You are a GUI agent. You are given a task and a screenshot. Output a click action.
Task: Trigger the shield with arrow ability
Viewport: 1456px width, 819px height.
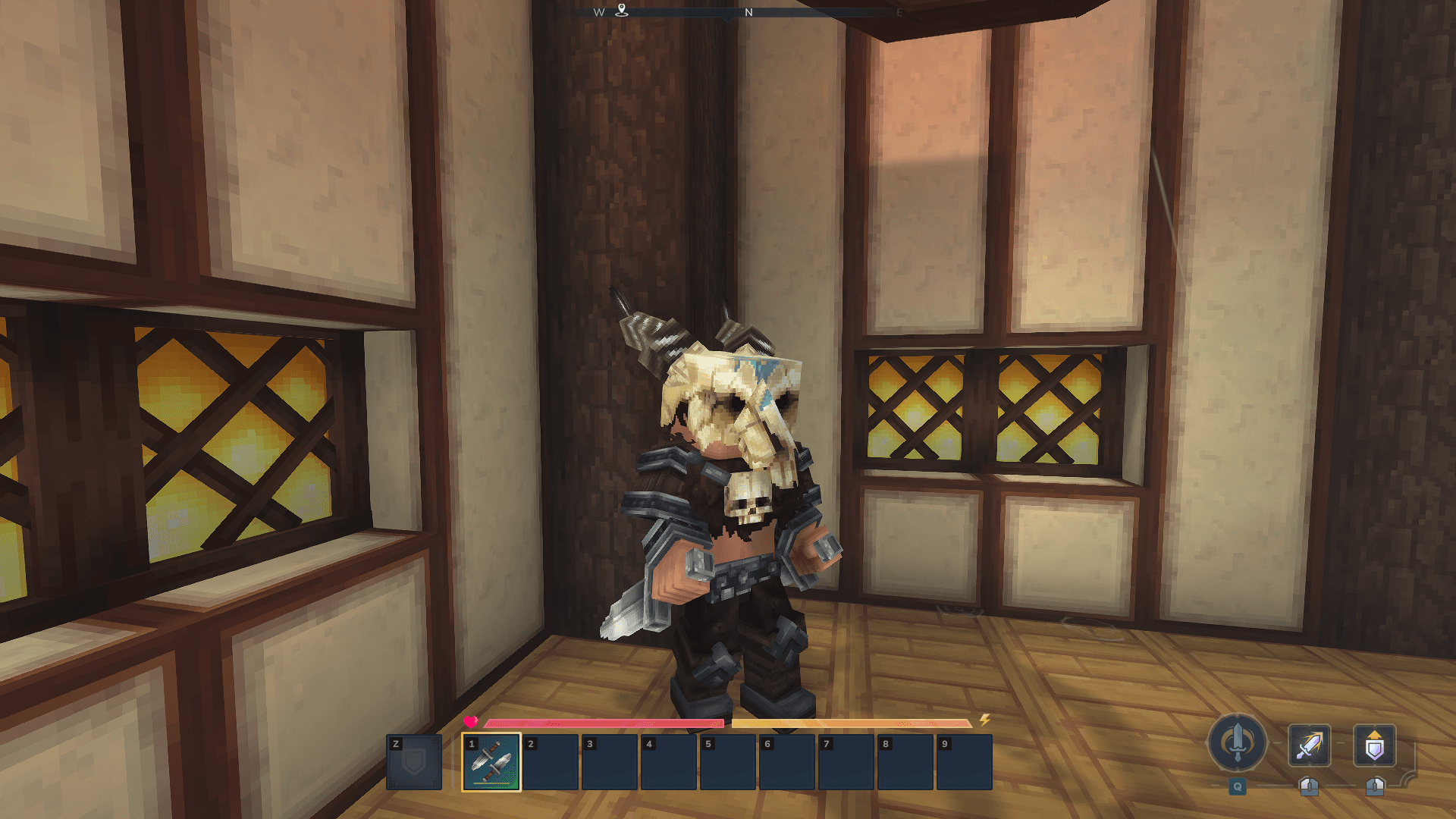point(1374,745)
